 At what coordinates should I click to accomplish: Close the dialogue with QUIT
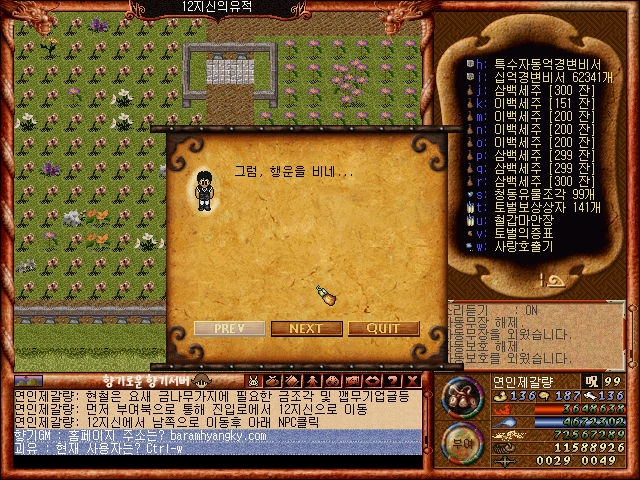point(384,328)
